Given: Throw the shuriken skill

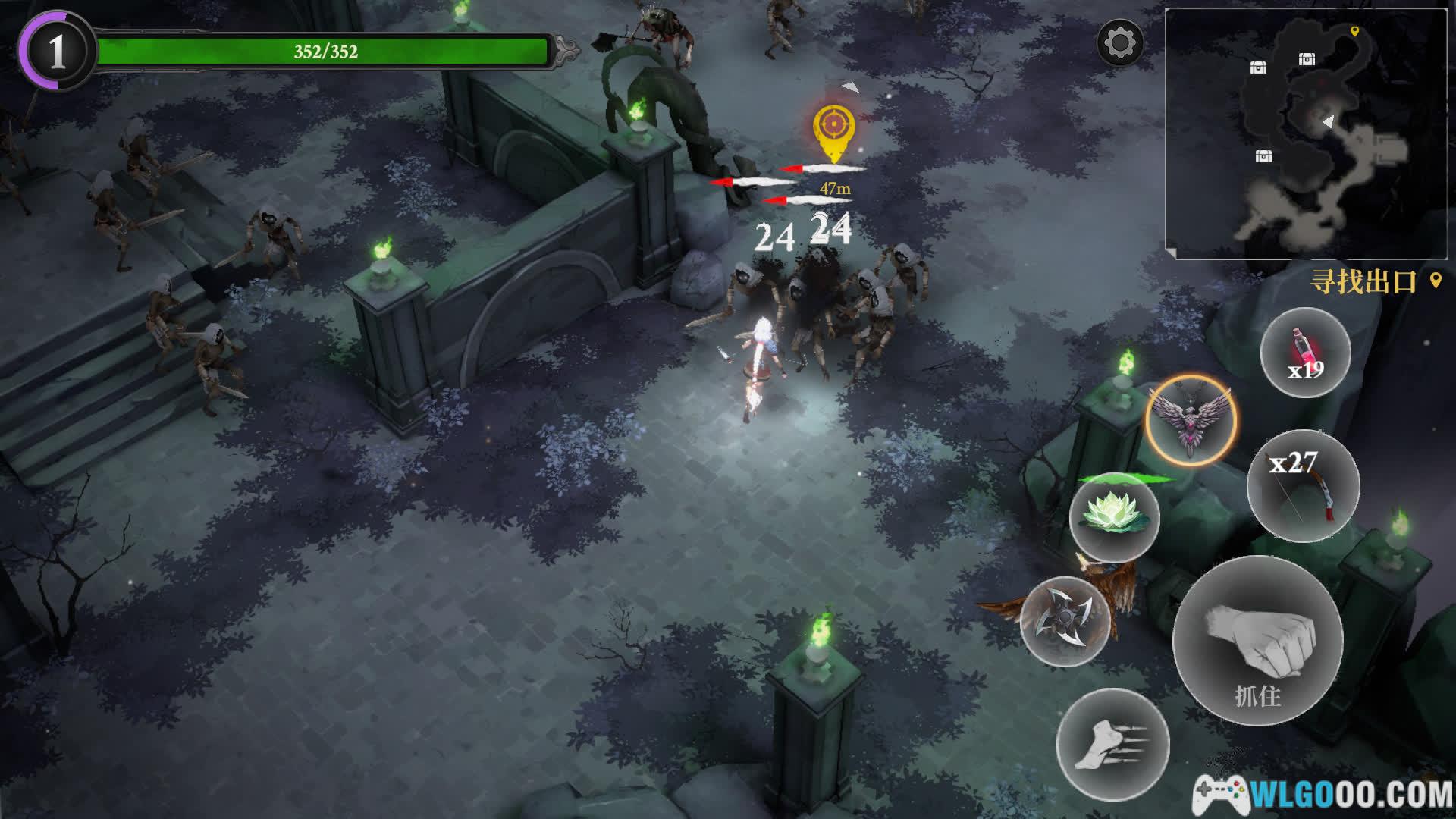Looking at the screenshot, I should click(1065, 621).
